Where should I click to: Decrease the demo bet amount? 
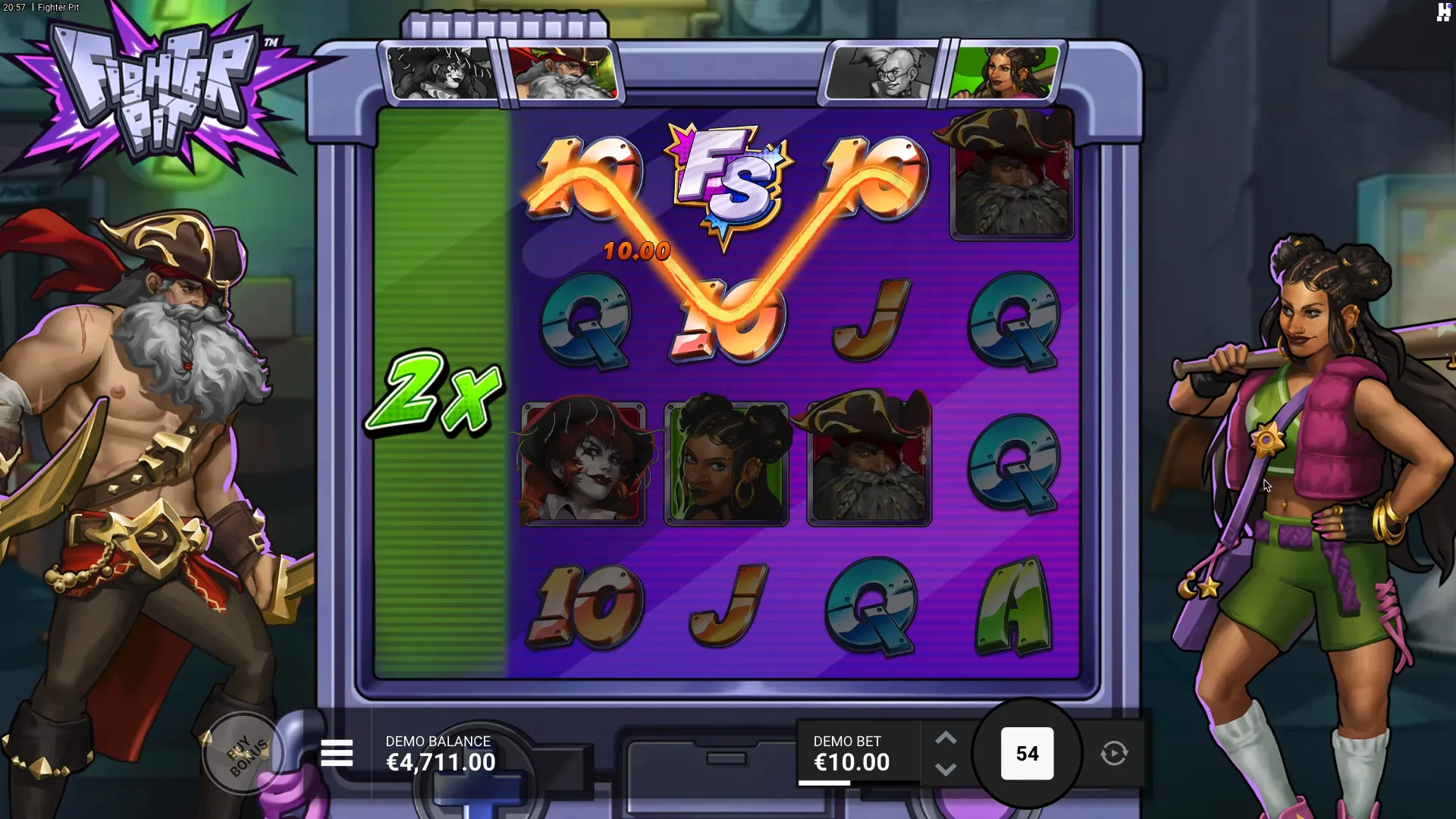[946, 769]
